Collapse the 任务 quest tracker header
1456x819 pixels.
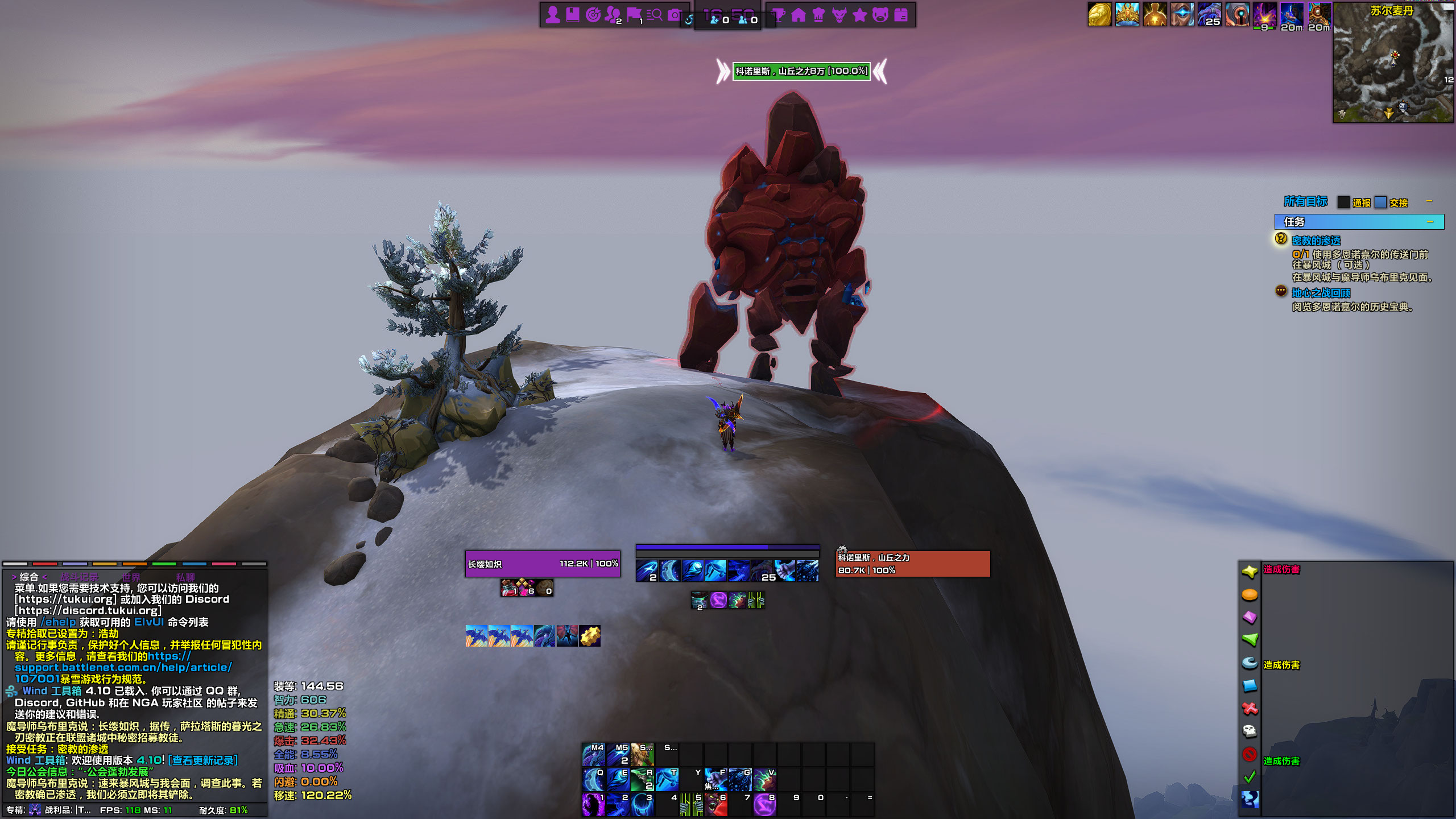(x=1430, y=222)
